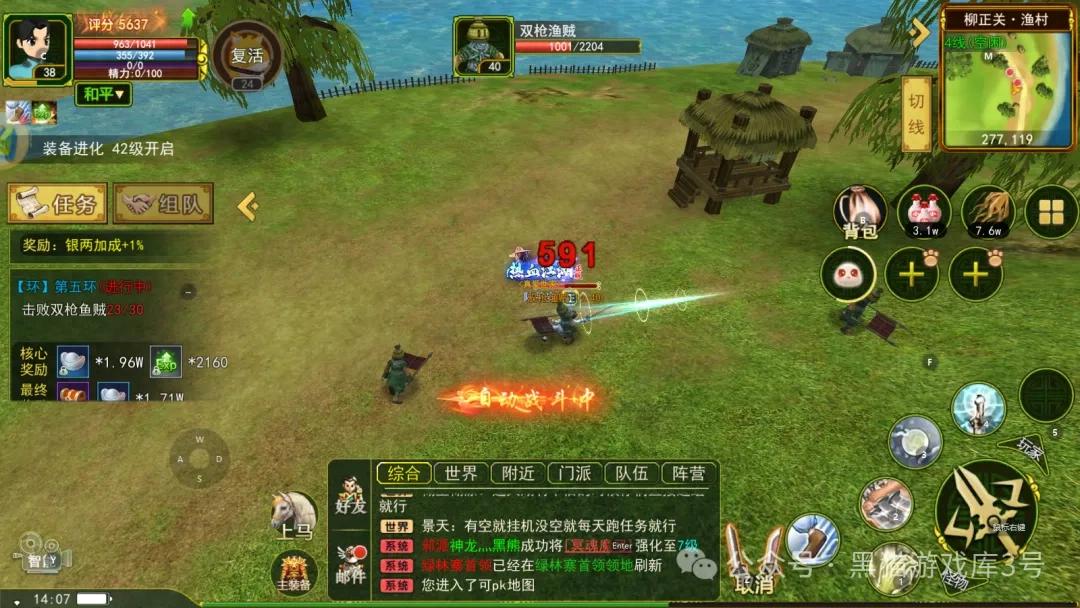
Task: Open the four-square grid menu
Action: click(1051, 212)
